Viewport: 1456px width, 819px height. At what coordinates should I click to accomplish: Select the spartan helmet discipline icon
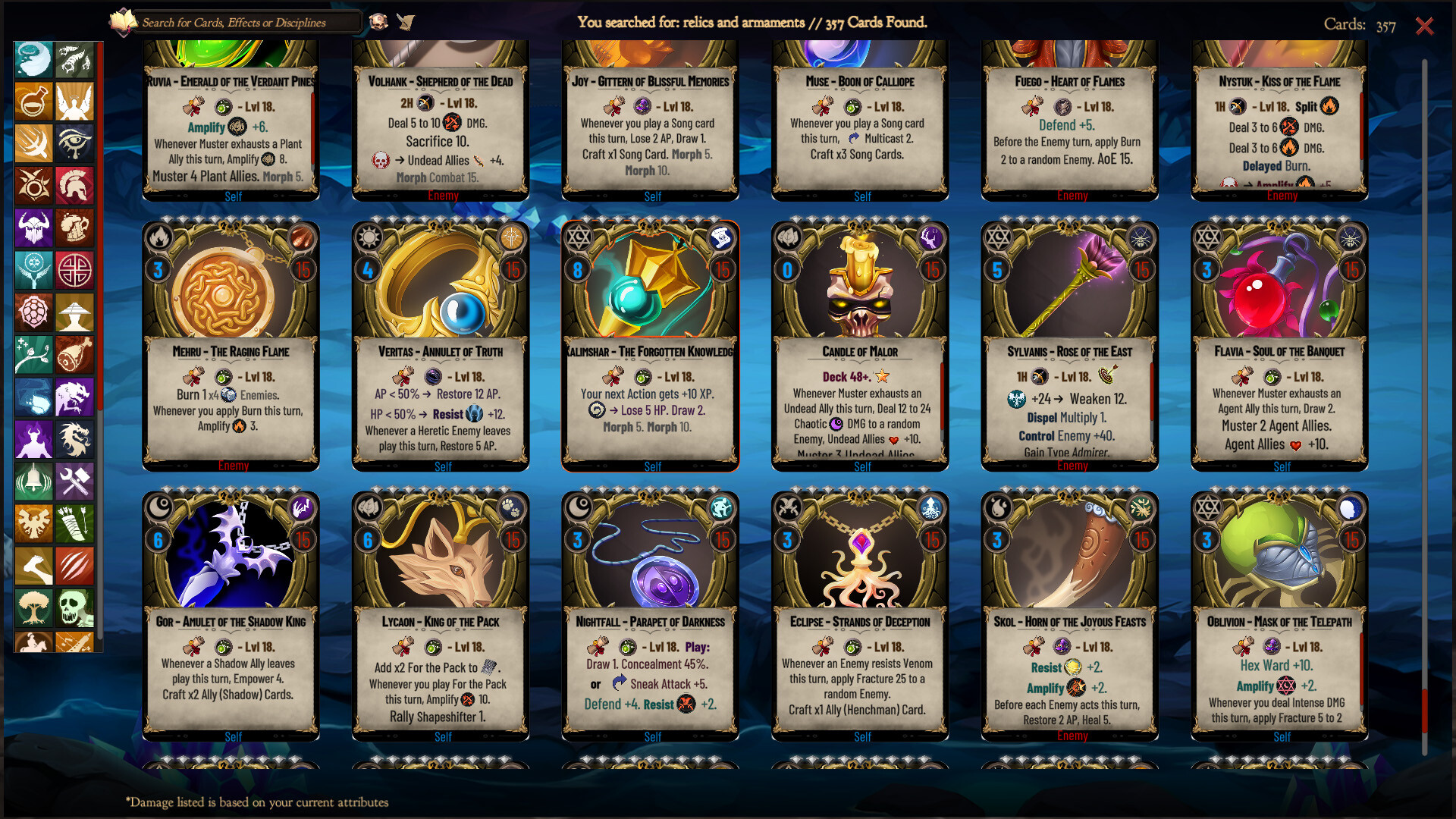[x=74, y=186]
